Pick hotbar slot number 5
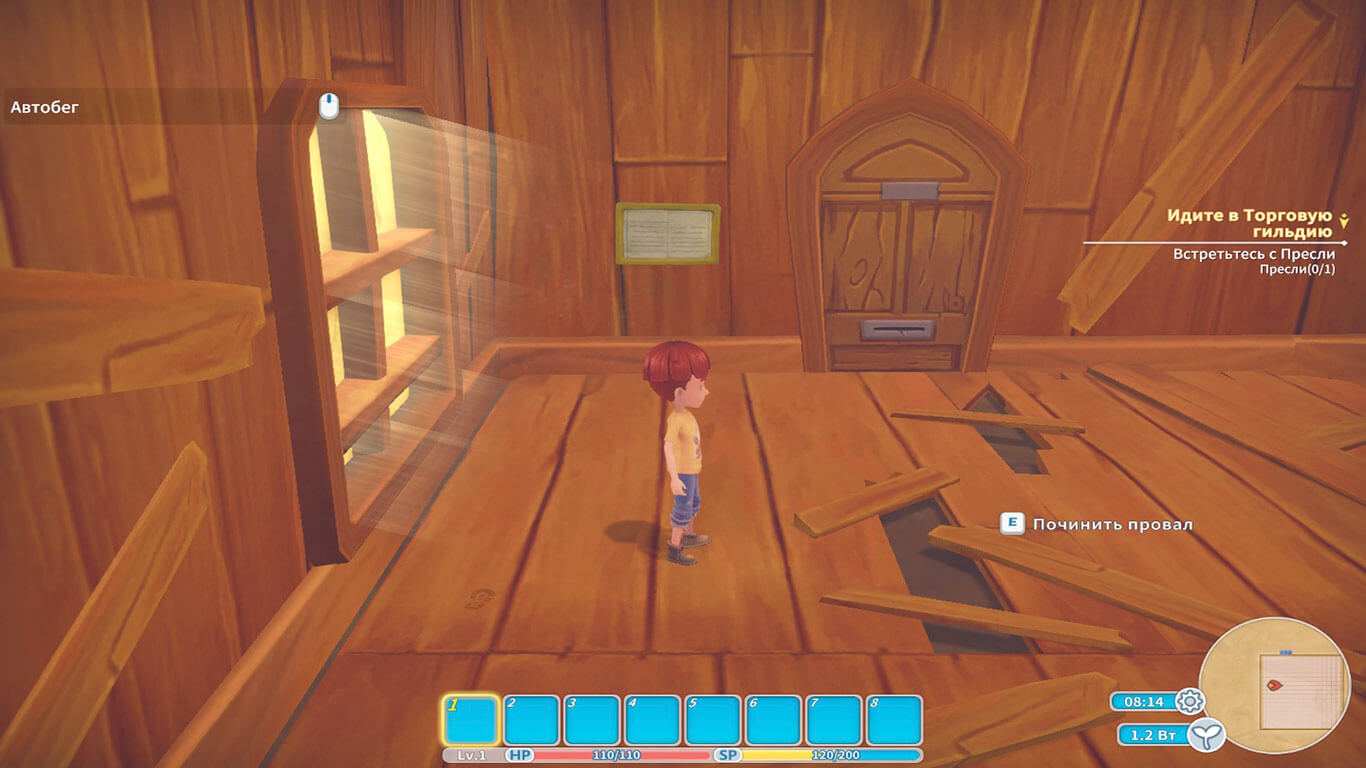This screenshot has height=768, width=1366. point(712,720)
